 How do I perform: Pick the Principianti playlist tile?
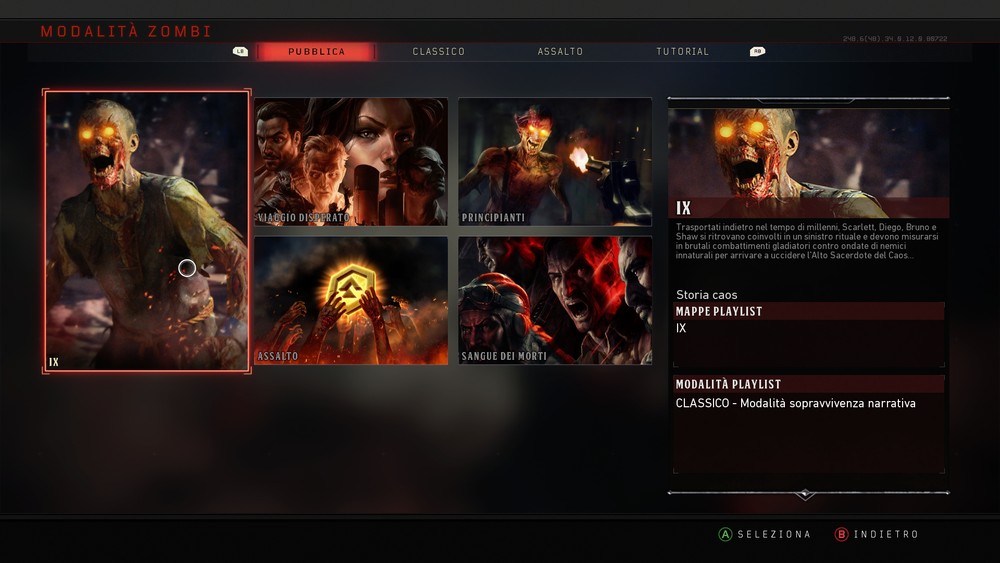(555, 161)
